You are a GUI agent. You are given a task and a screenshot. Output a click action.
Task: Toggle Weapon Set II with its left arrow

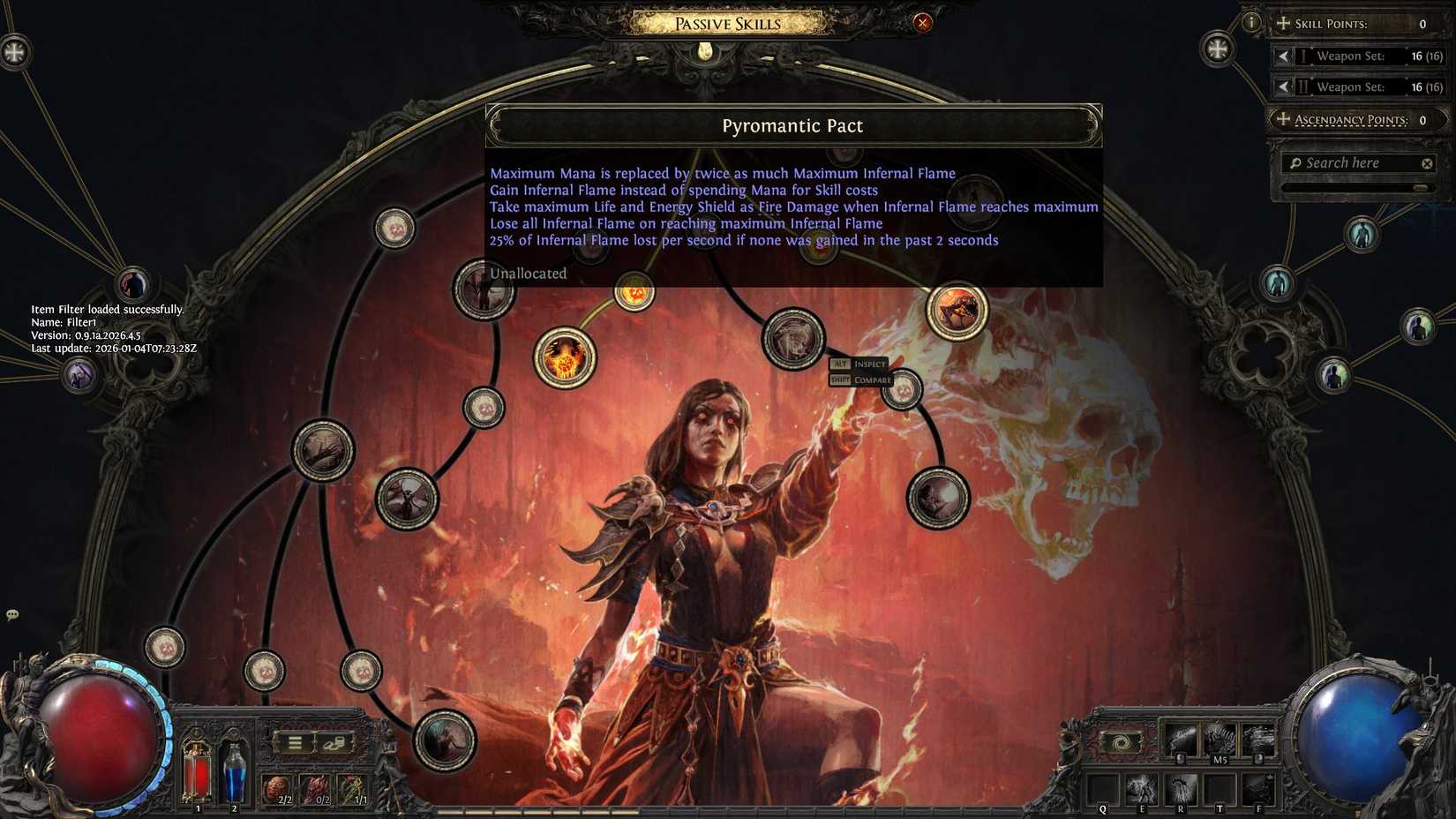(x=1285, y=86)
